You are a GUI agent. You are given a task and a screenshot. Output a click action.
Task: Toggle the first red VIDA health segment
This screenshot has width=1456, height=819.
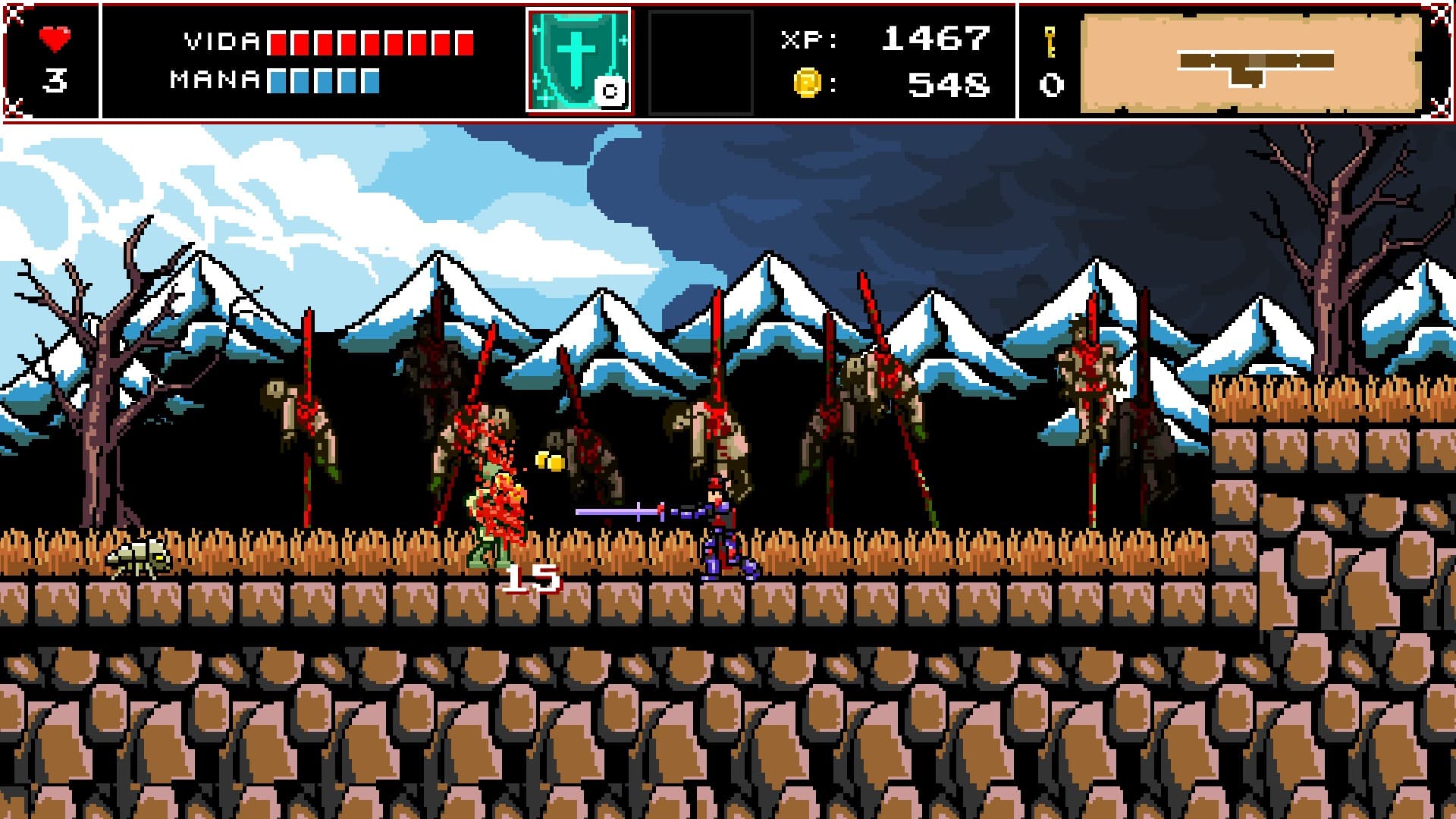tap(277, 42)
